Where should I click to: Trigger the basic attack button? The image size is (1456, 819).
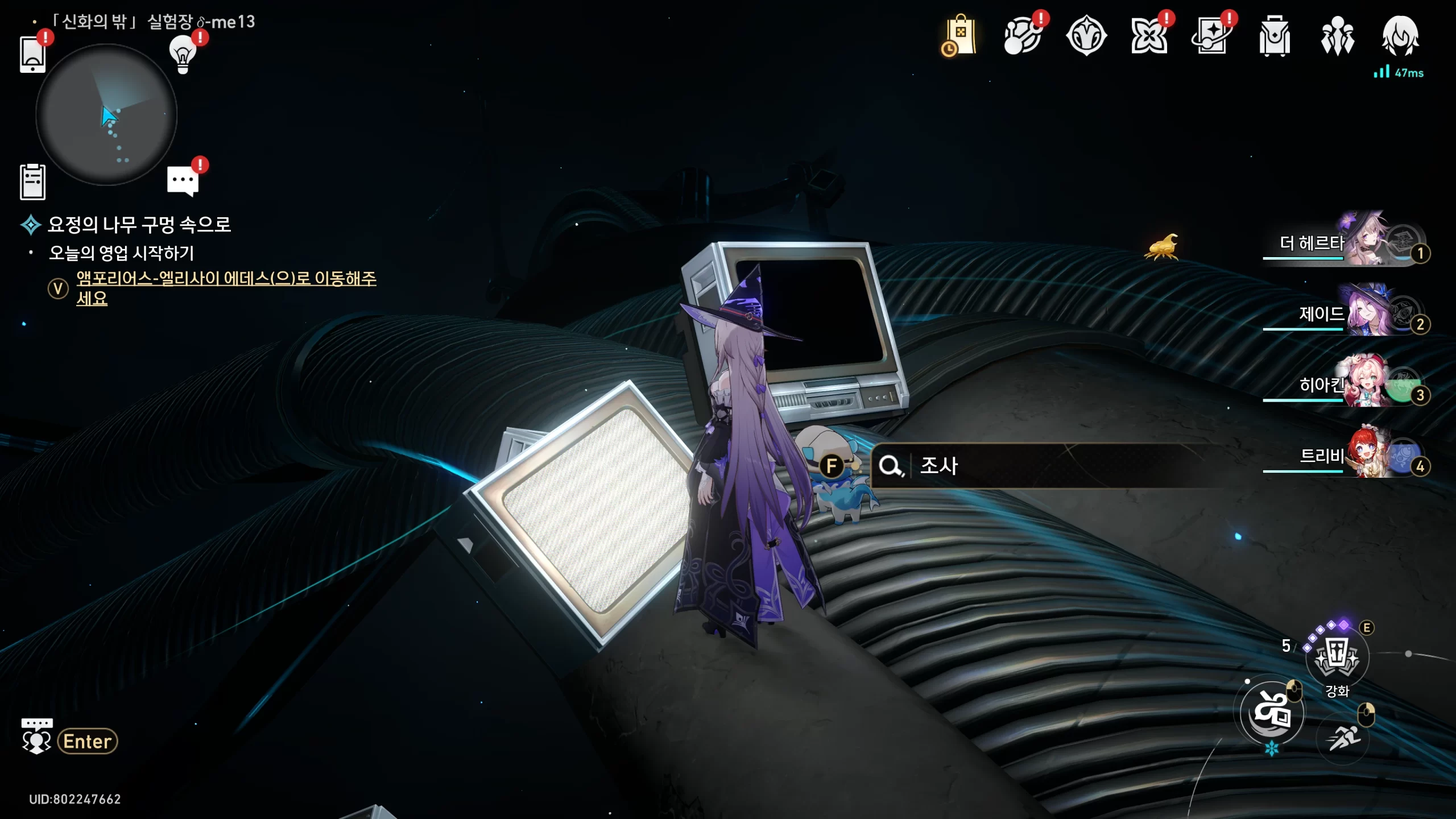(x=1272, y=713)
